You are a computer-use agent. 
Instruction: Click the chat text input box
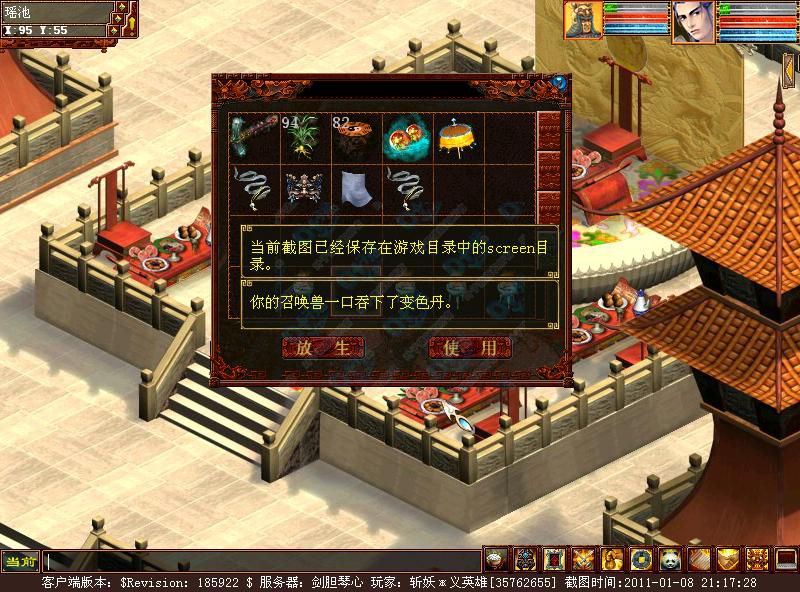[262, 561]
